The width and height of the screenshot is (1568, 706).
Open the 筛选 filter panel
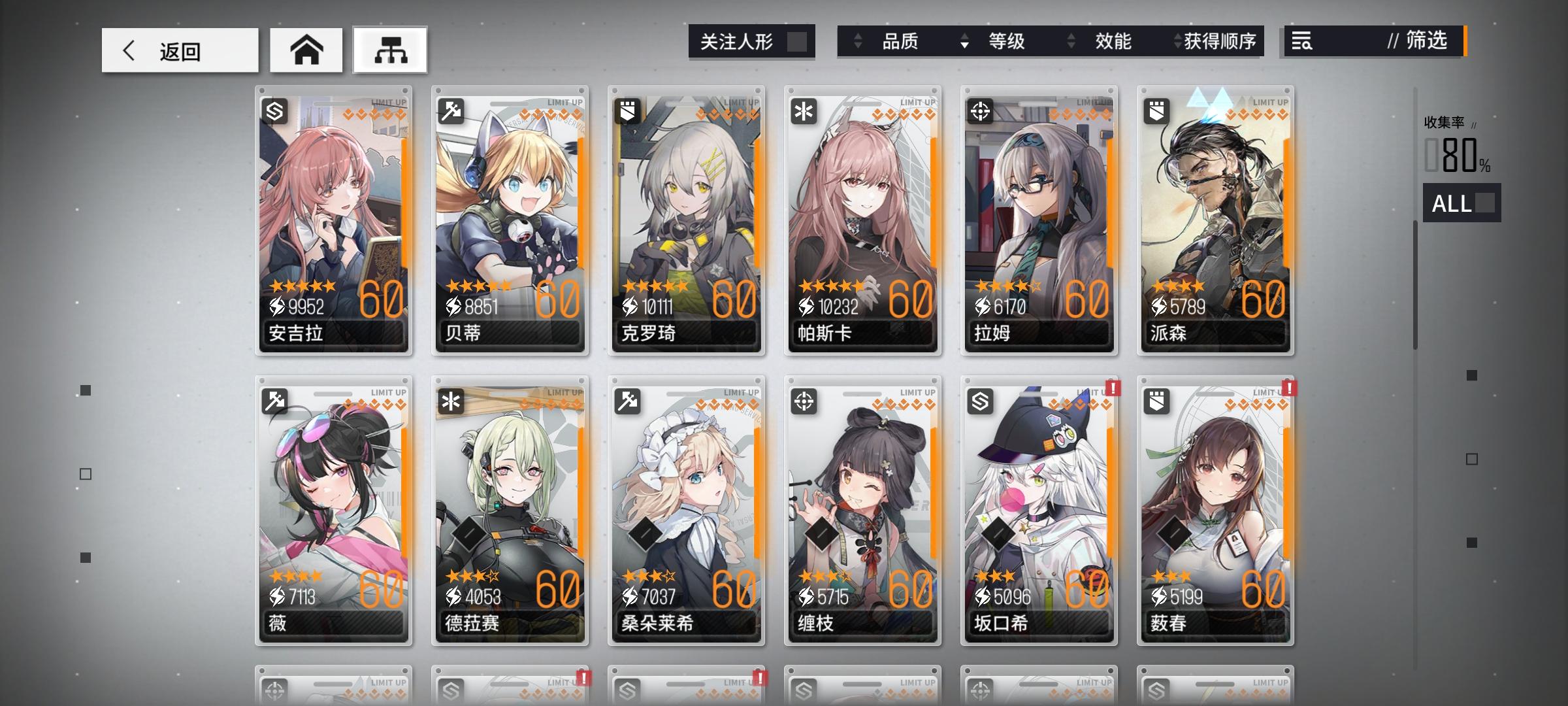(1428, 42)
